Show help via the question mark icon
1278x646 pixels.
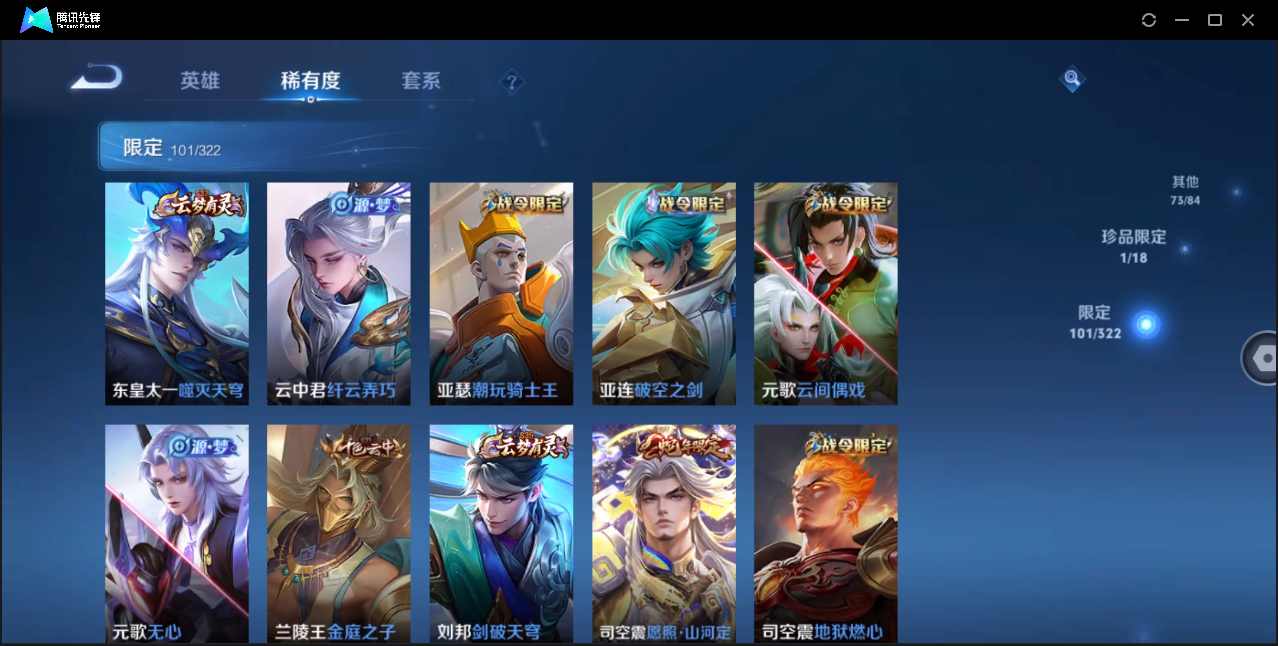coord(512,82)
